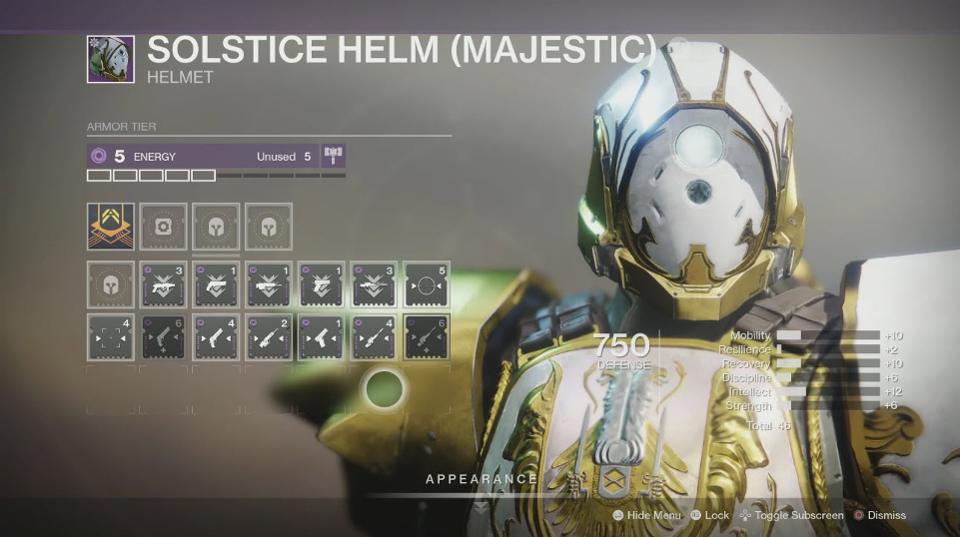Open the armor tier chevron slot
The image size is (960, 537).
(110, 227)
